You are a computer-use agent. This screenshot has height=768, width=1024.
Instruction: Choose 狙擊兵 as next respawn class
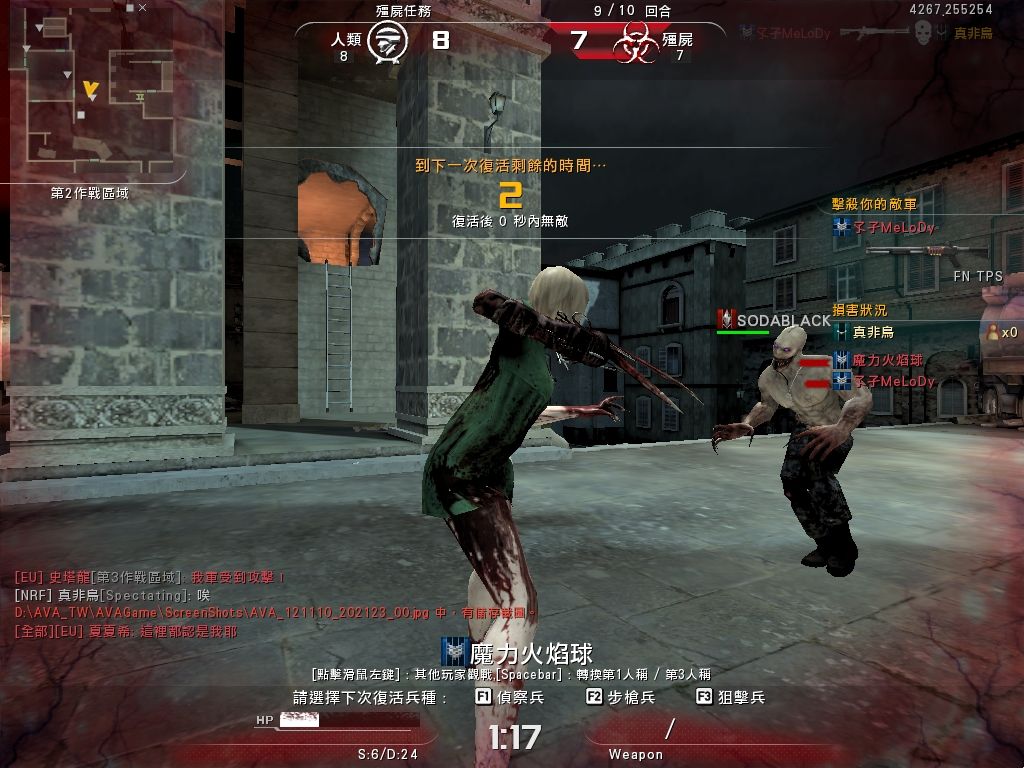tap(731, 697)
